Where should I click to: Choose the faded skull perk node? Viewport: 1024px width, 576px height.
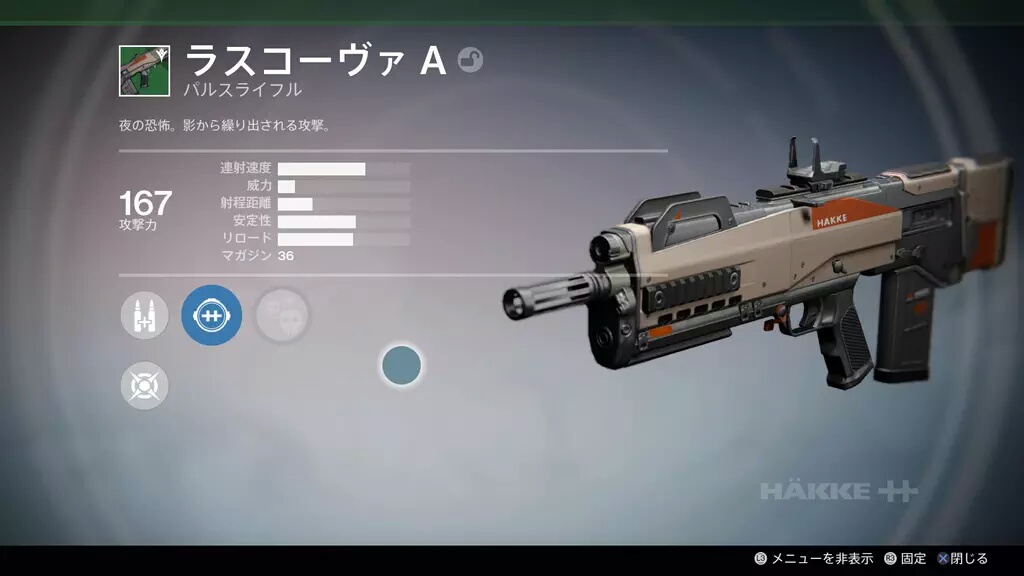pos(281,316)
